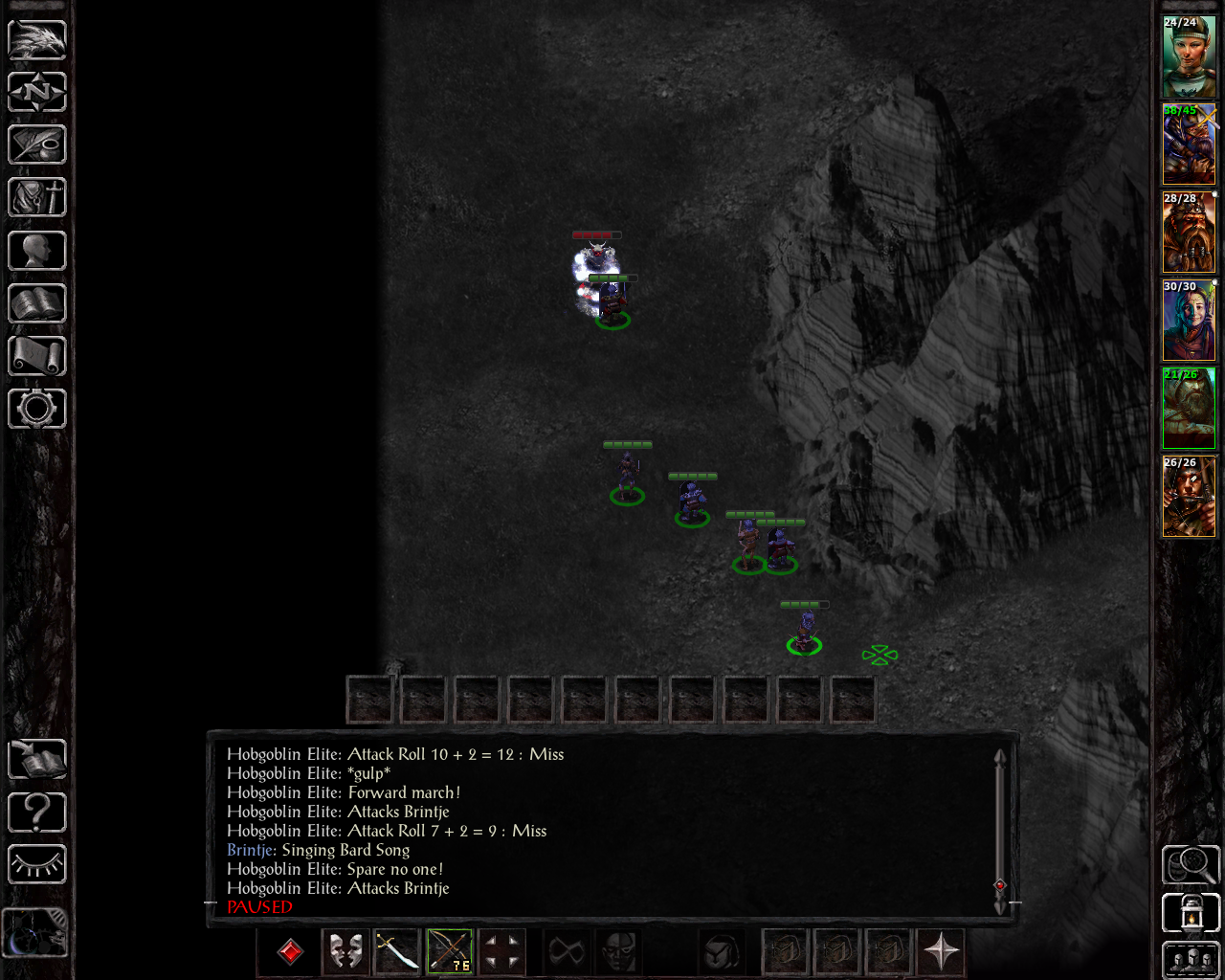Select the red-bearded dwarf portrait

point(1189,233)
